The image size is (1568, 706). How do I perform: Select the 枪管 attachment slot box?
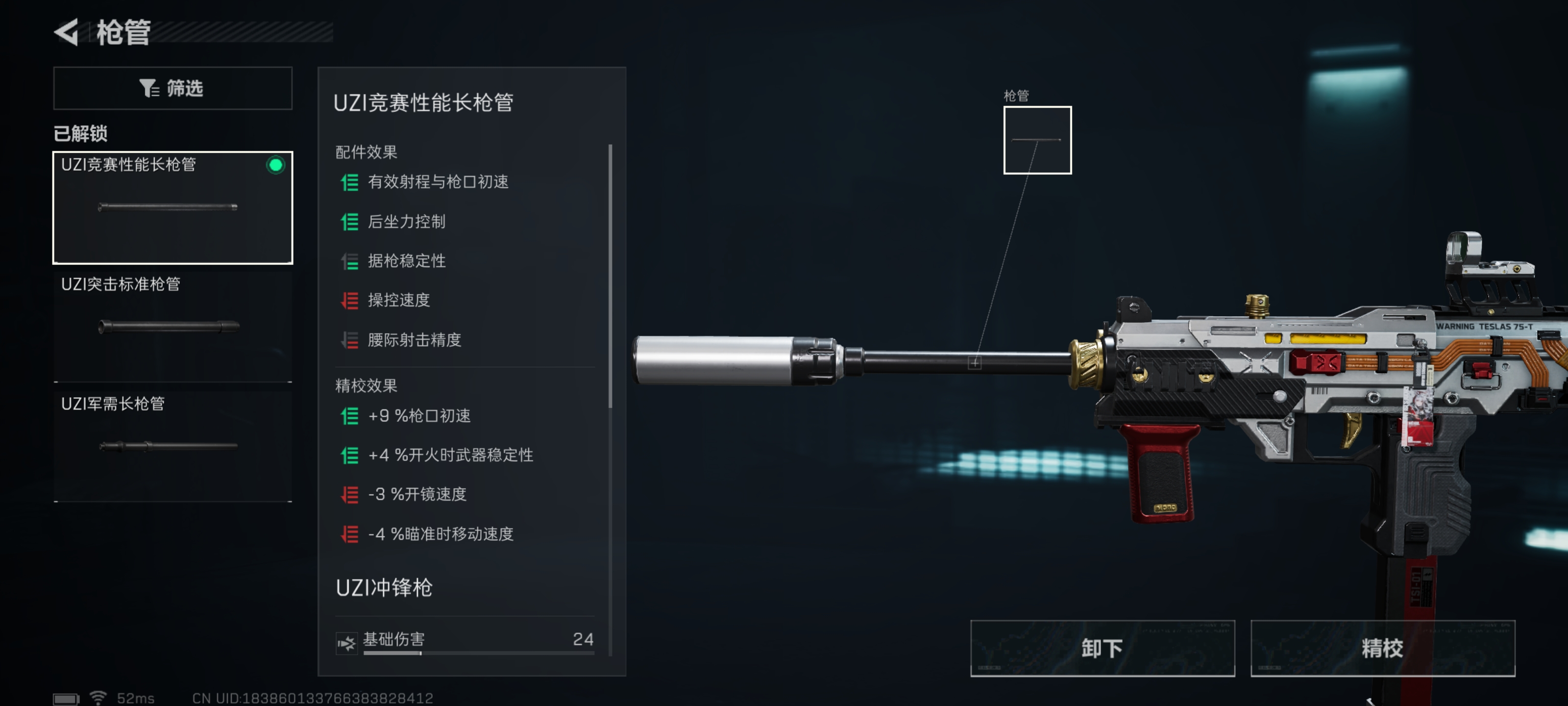click(x=1037, y=140)
